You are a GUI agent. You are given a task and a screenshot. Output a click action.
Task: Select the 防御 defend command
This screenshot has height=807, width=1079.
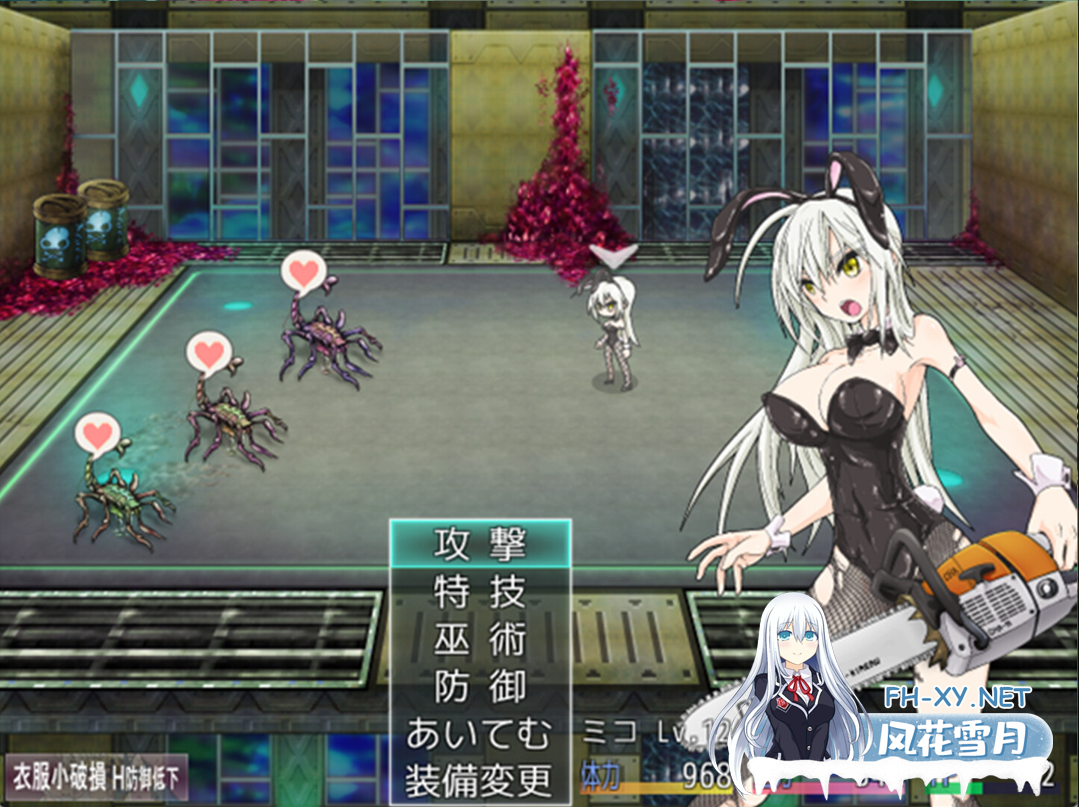479,687
